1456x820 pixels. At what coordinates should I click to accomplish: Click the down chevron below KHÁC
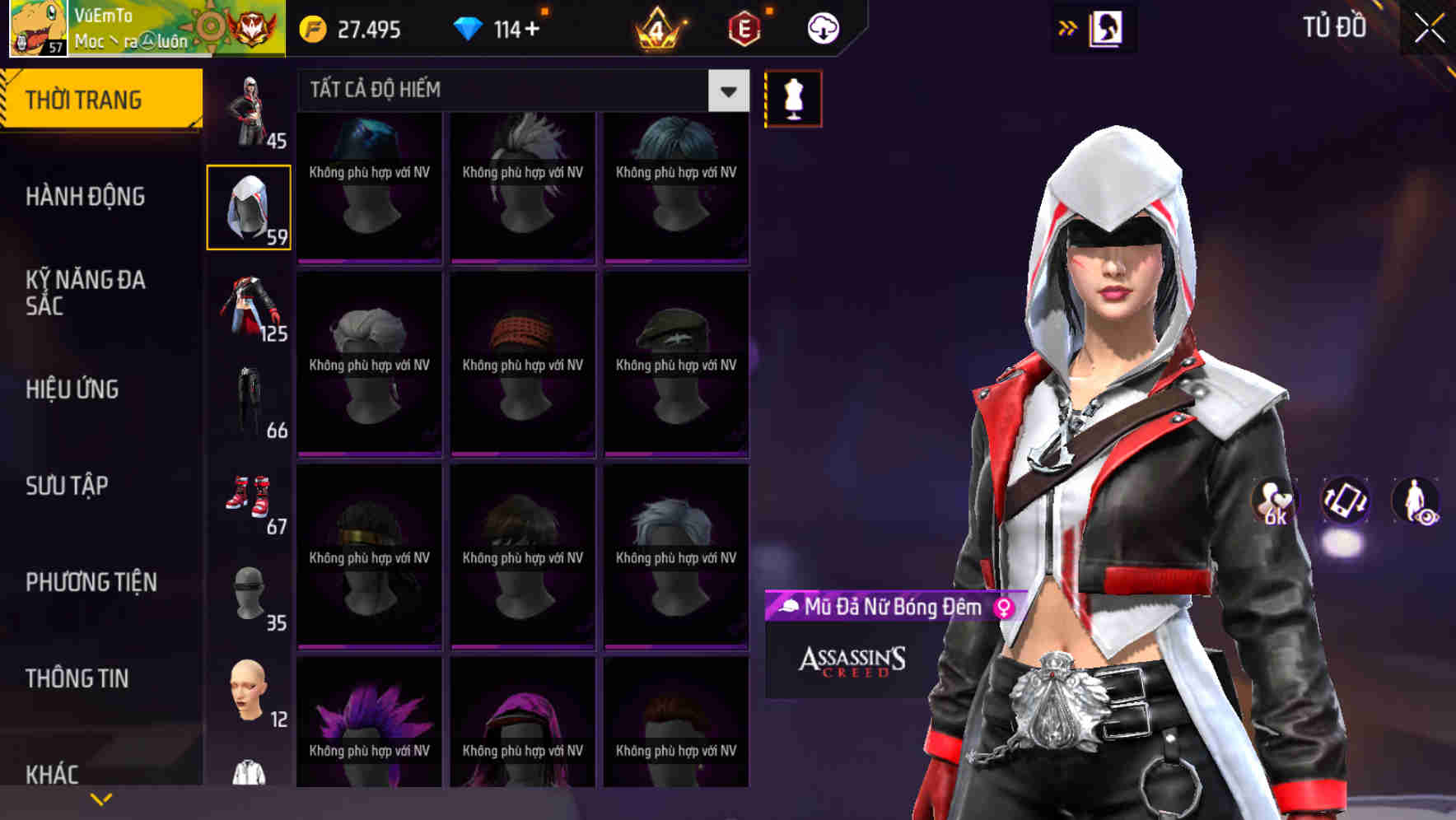coord(100,799)
